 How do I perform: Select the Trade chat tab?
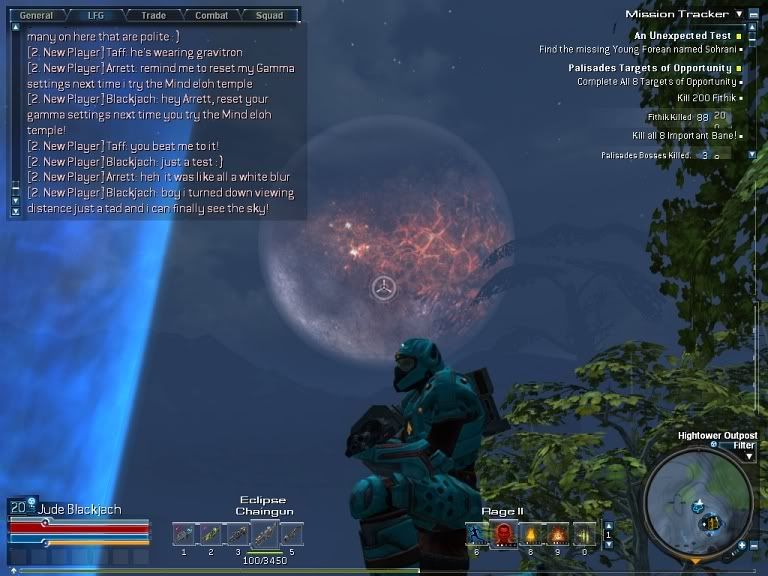click(x=153, y=15)
